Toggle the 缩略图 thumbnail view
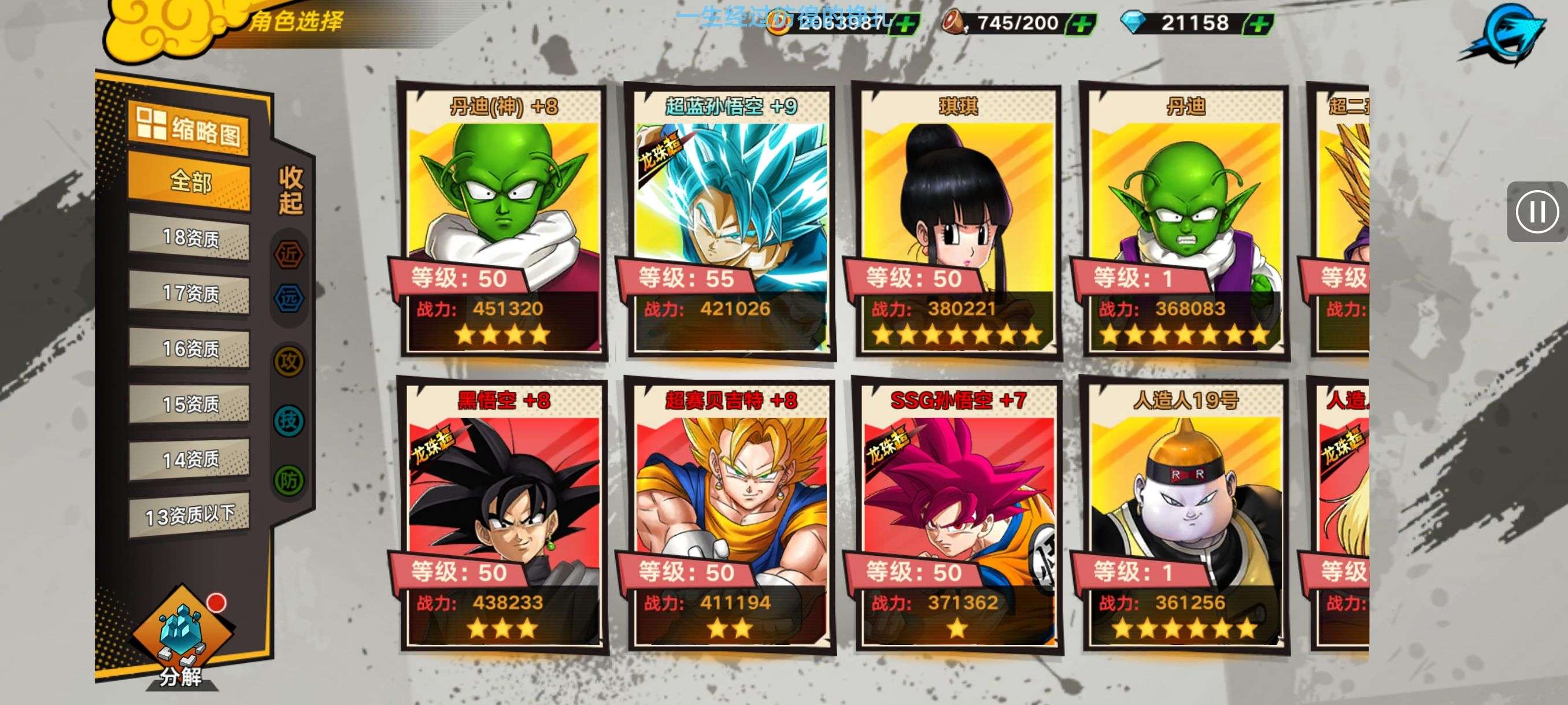This screenshot has height=705, width=1568. (x=188, y=128)
